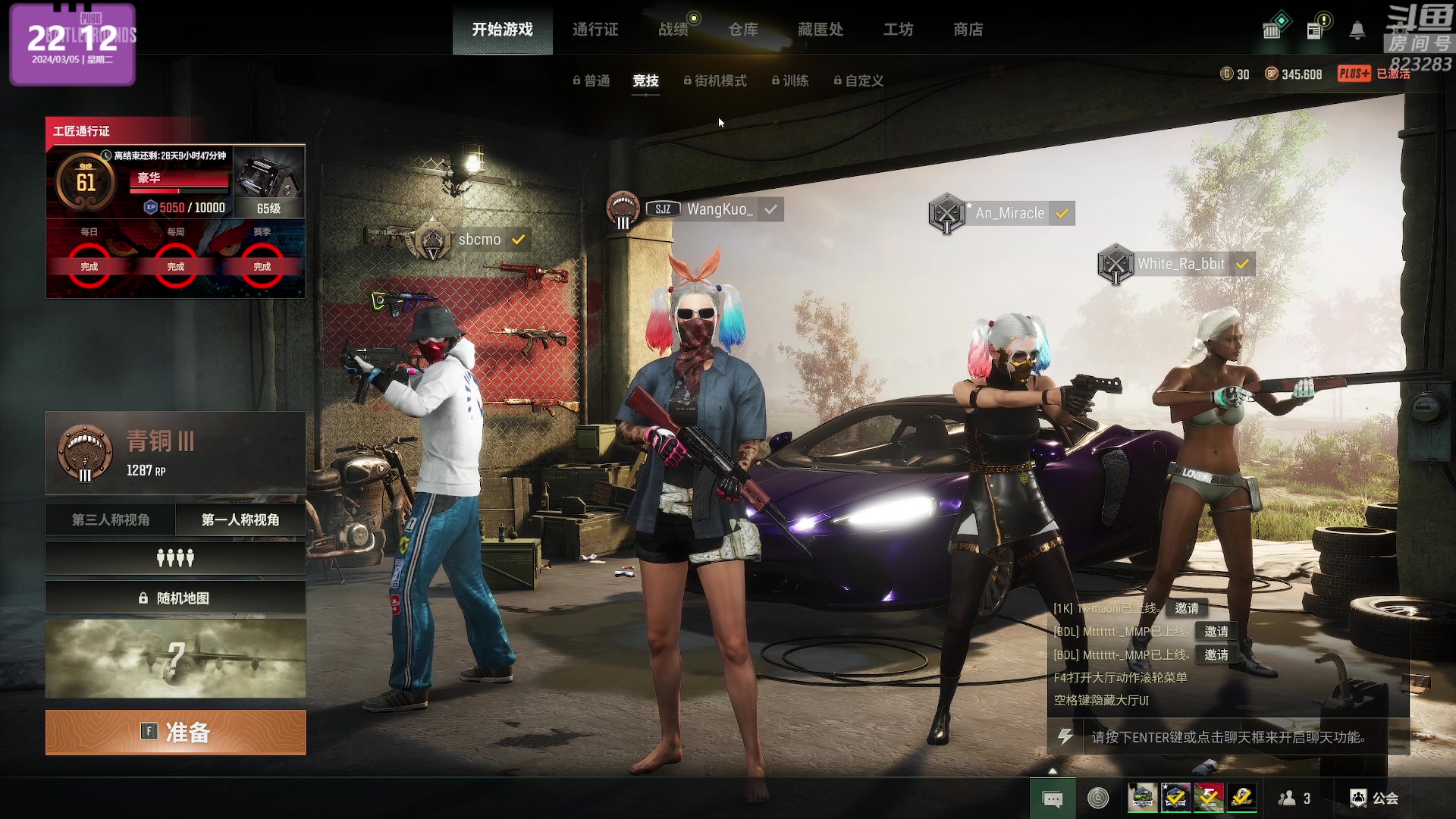Go to the 工坊 workshop tab

[898, 30]
